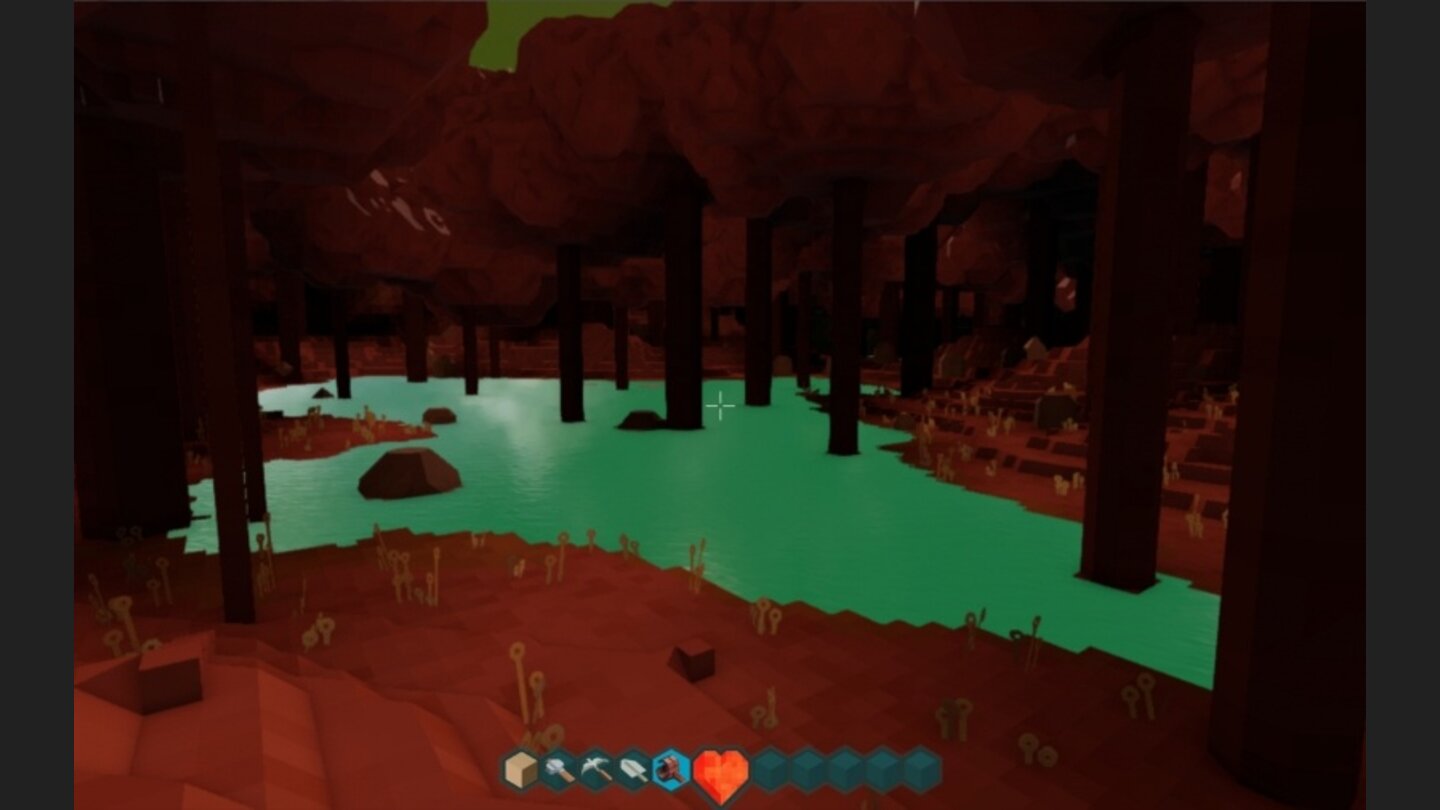Select the shovel tool
The height and width of the screenshot is (810, 1440).
(632, 770)
